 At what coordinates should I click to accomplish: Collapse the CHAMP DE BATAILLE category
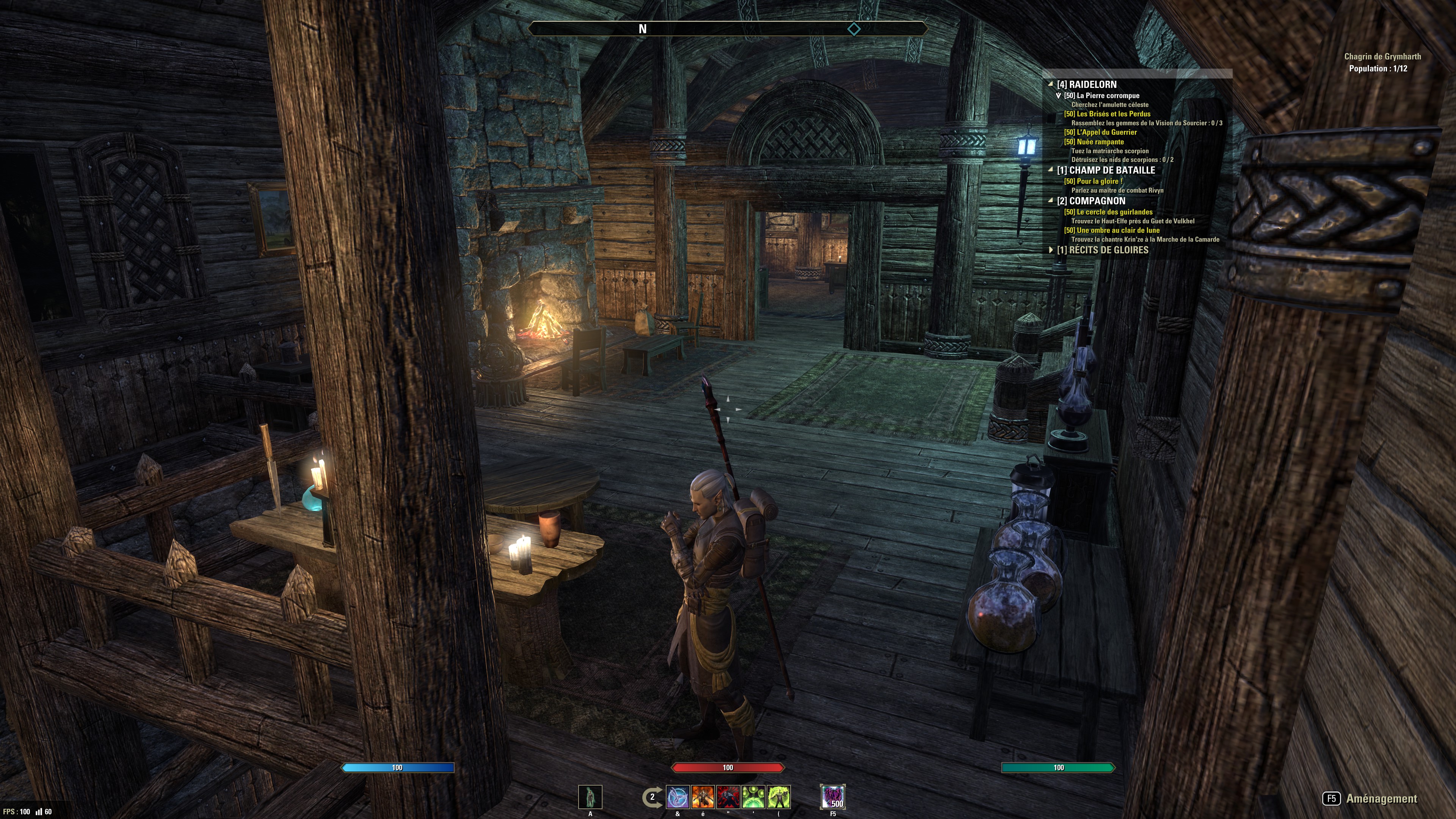pos(1051,169)
